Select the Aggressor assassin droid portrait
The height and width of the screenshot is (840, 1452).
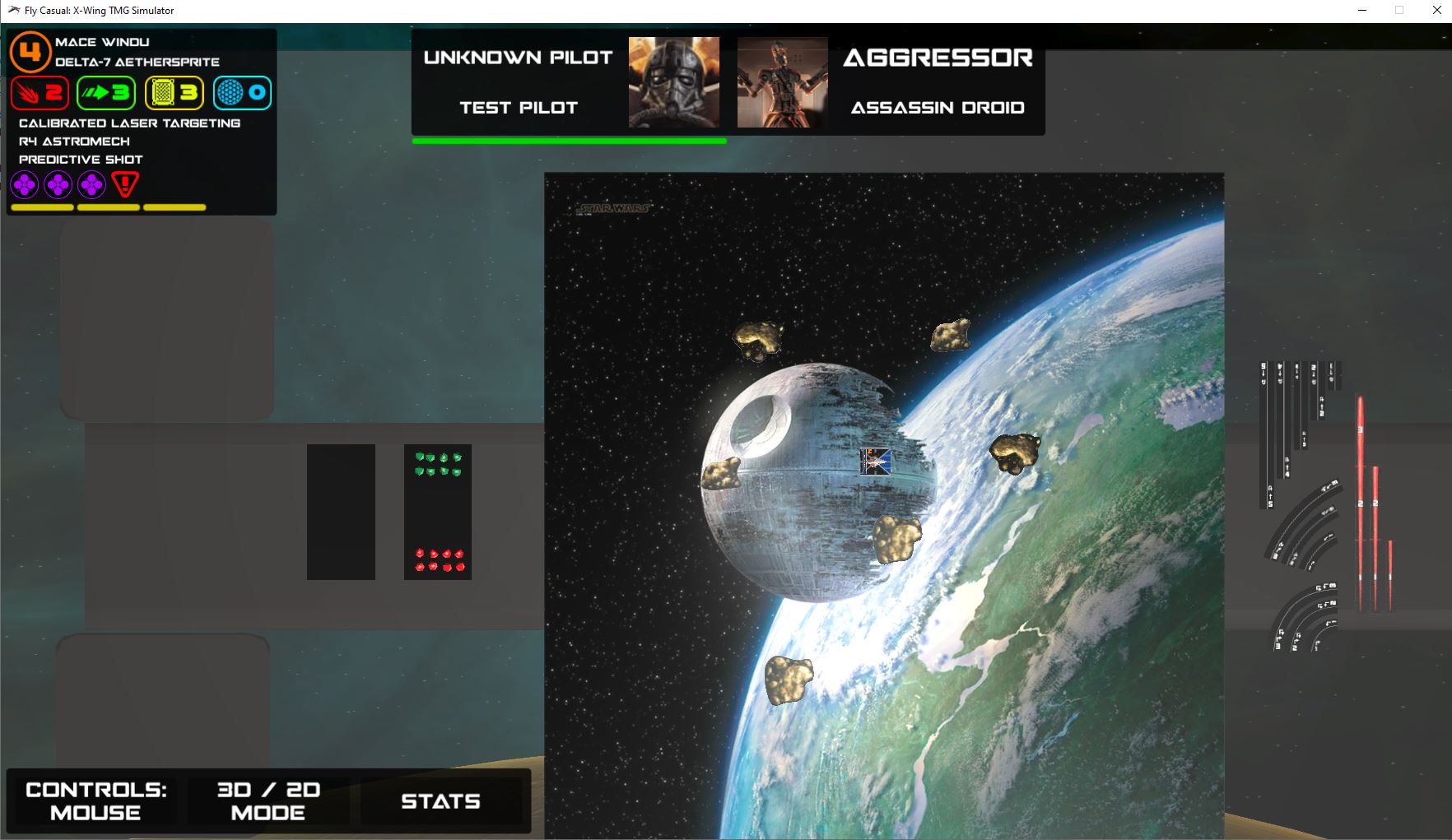coord(782,82)
